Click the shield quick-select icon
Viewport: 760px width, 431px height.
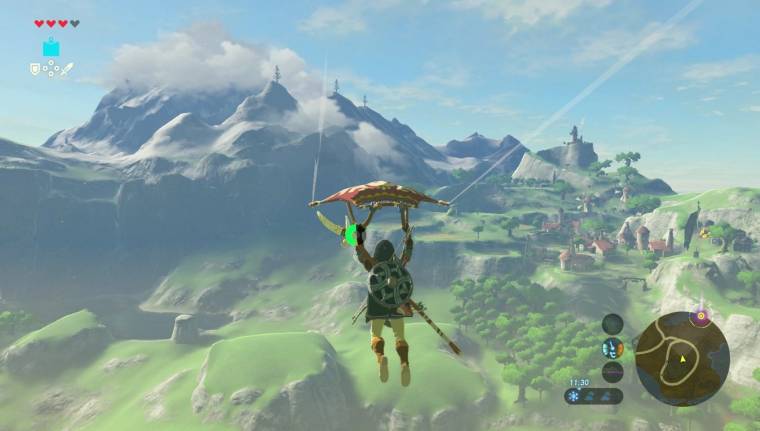(x=35, y=69)
